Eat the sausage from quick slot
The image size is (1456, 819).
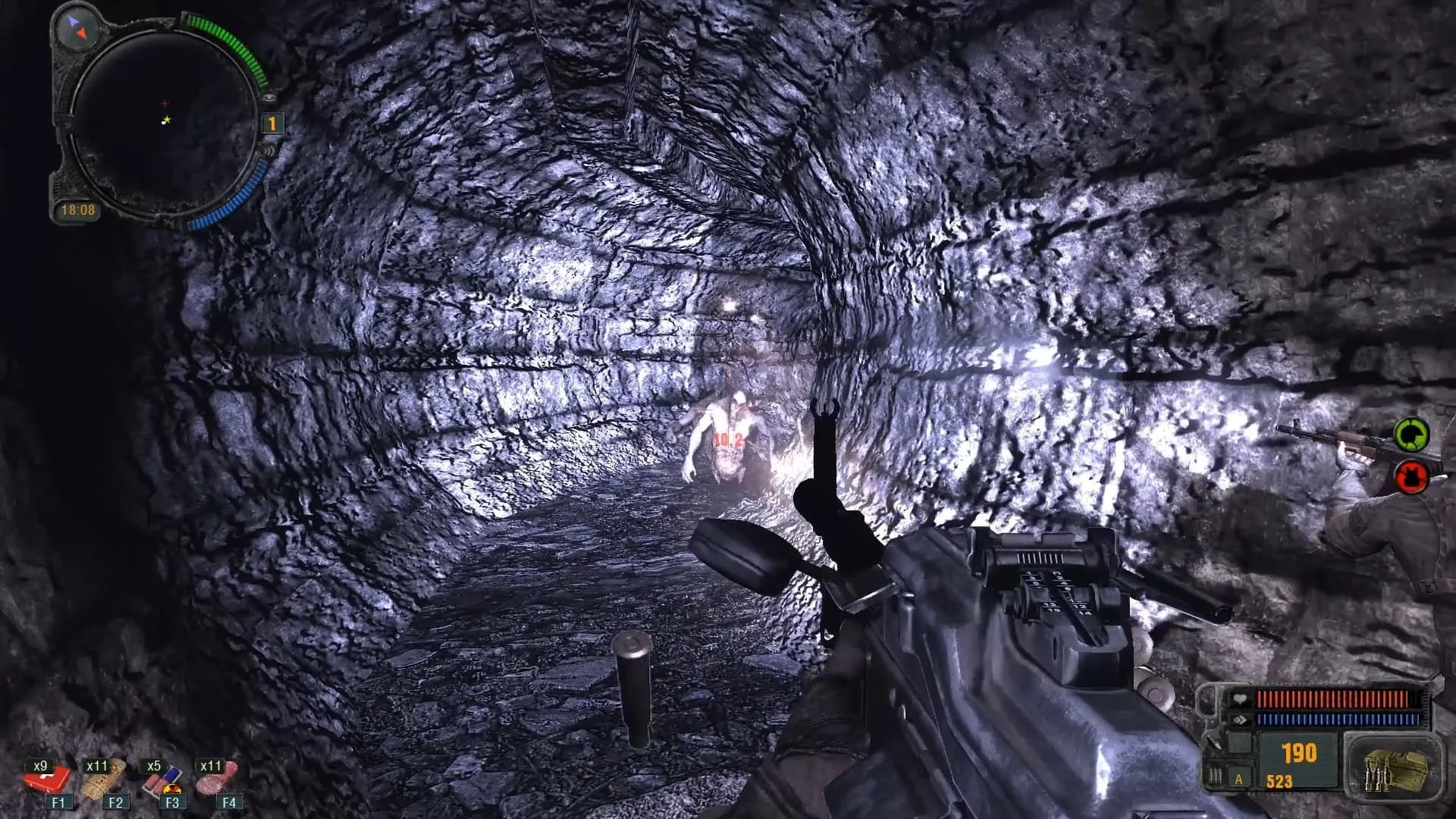[218, 779]
